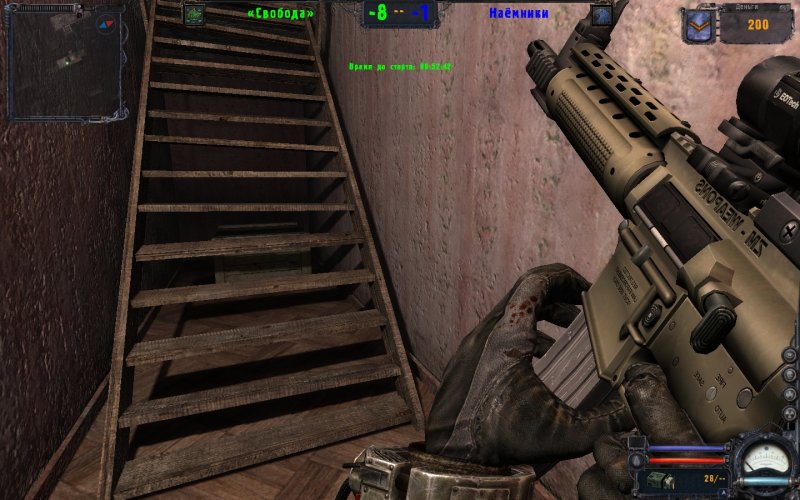Click the blue rank chevron badge

[697, 24]
